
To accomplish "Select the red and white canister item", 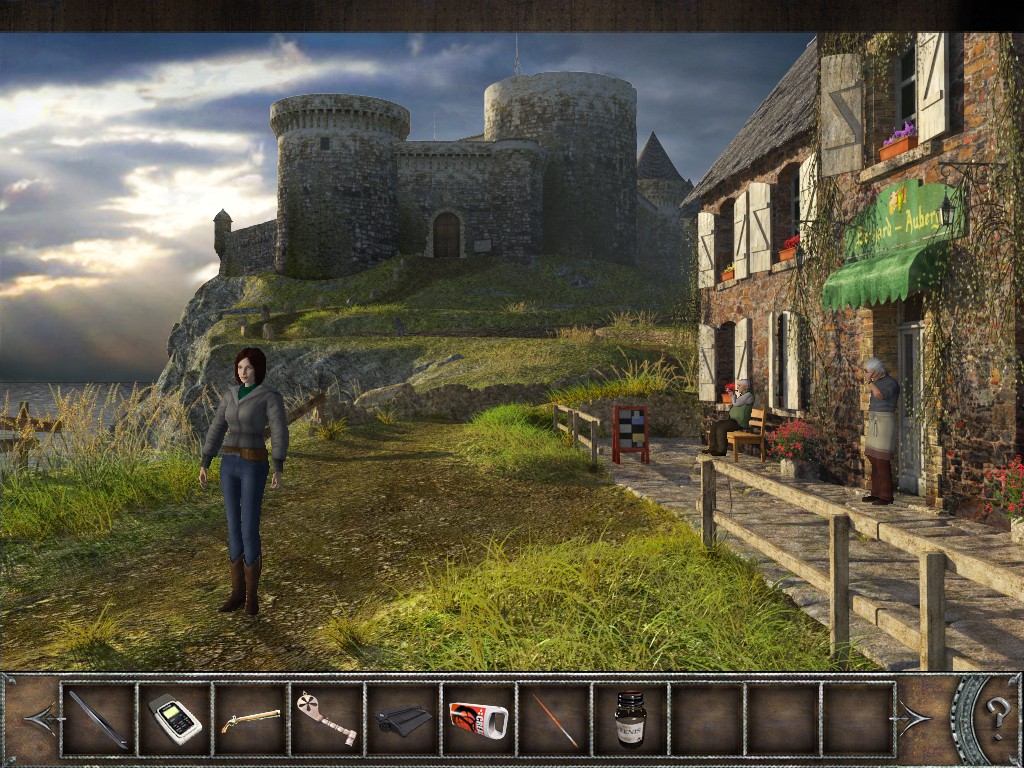I will click(478, 719).
